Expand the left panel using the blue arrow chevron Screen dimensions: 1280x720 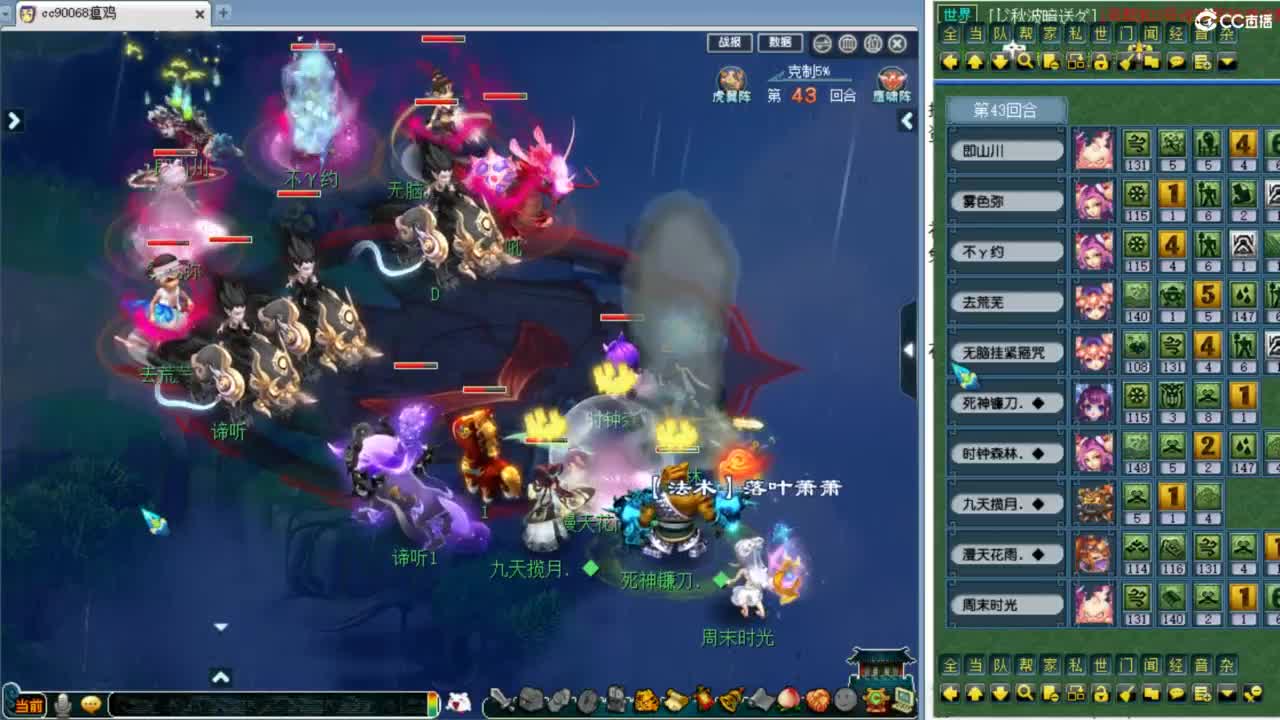(x=12, y=120)
